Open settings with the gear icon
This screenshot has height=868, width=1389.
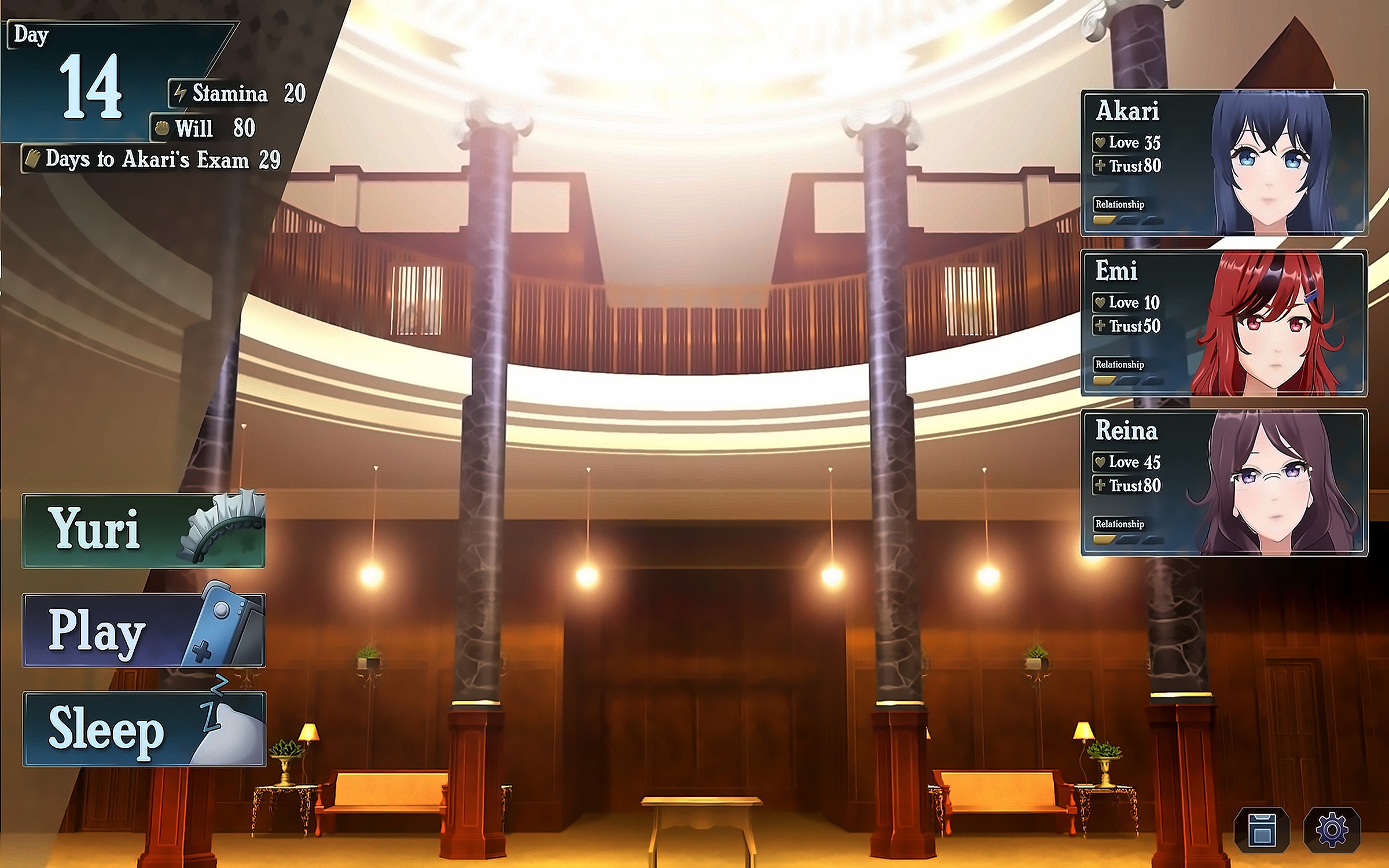[x=1332, y=830]
